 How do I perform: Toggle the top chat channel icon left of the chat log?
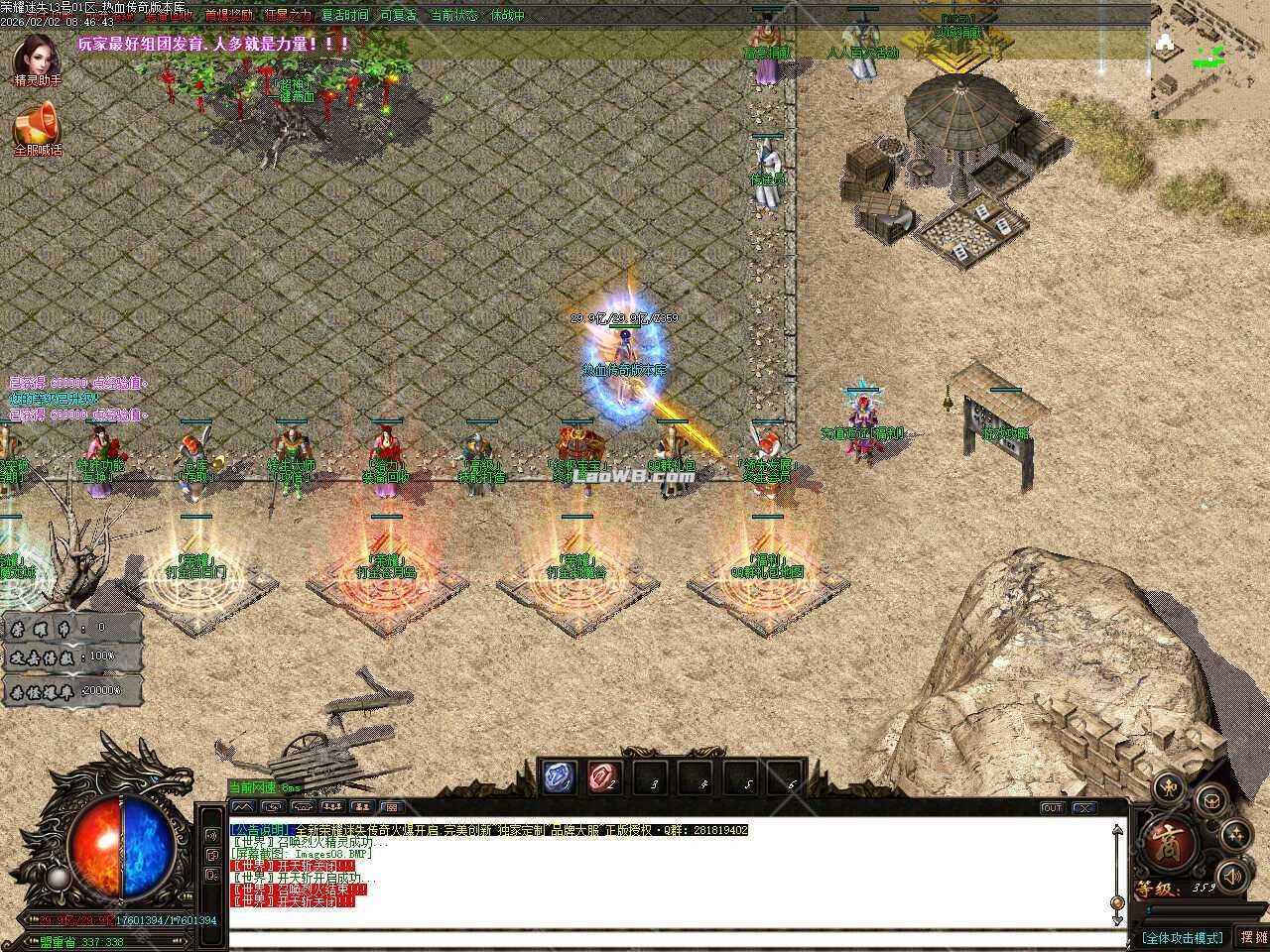210,836
